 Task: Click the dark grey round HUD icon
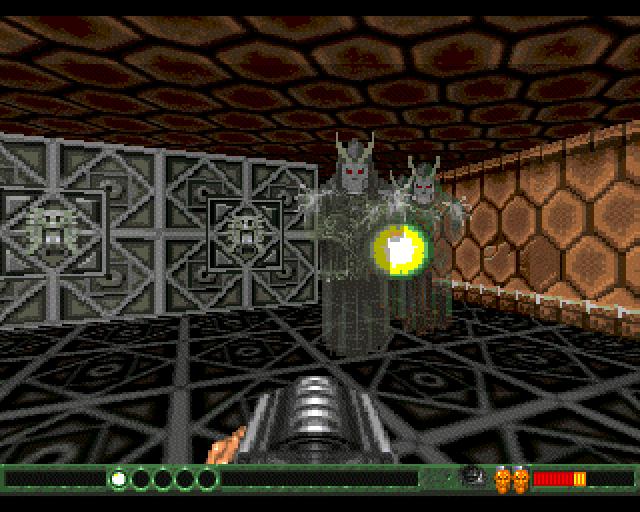tap(471, 477)
